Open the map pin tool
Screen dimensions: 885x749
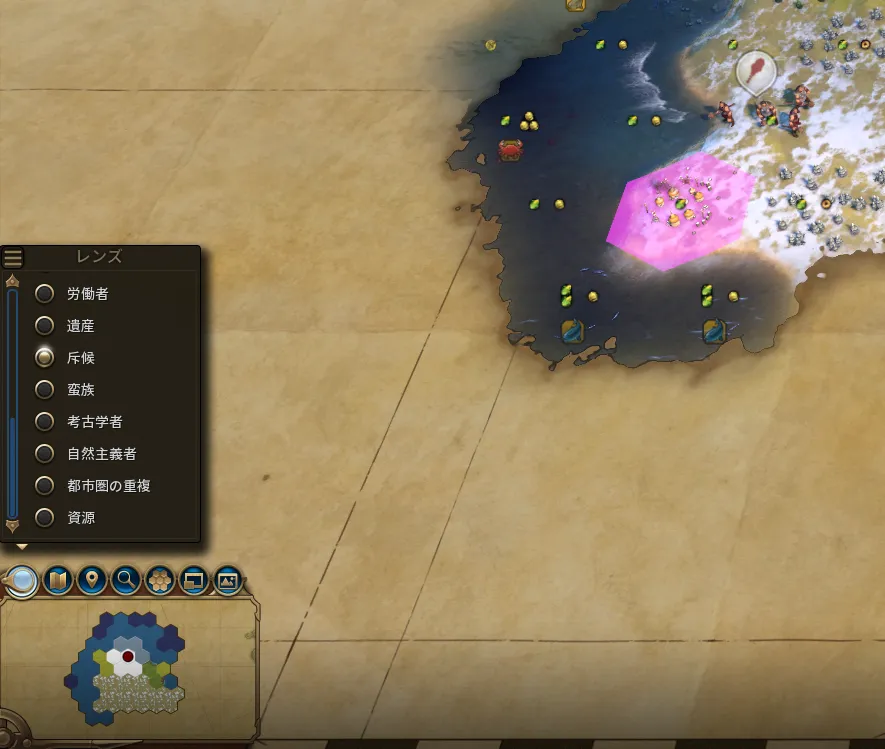pos(92,580)
